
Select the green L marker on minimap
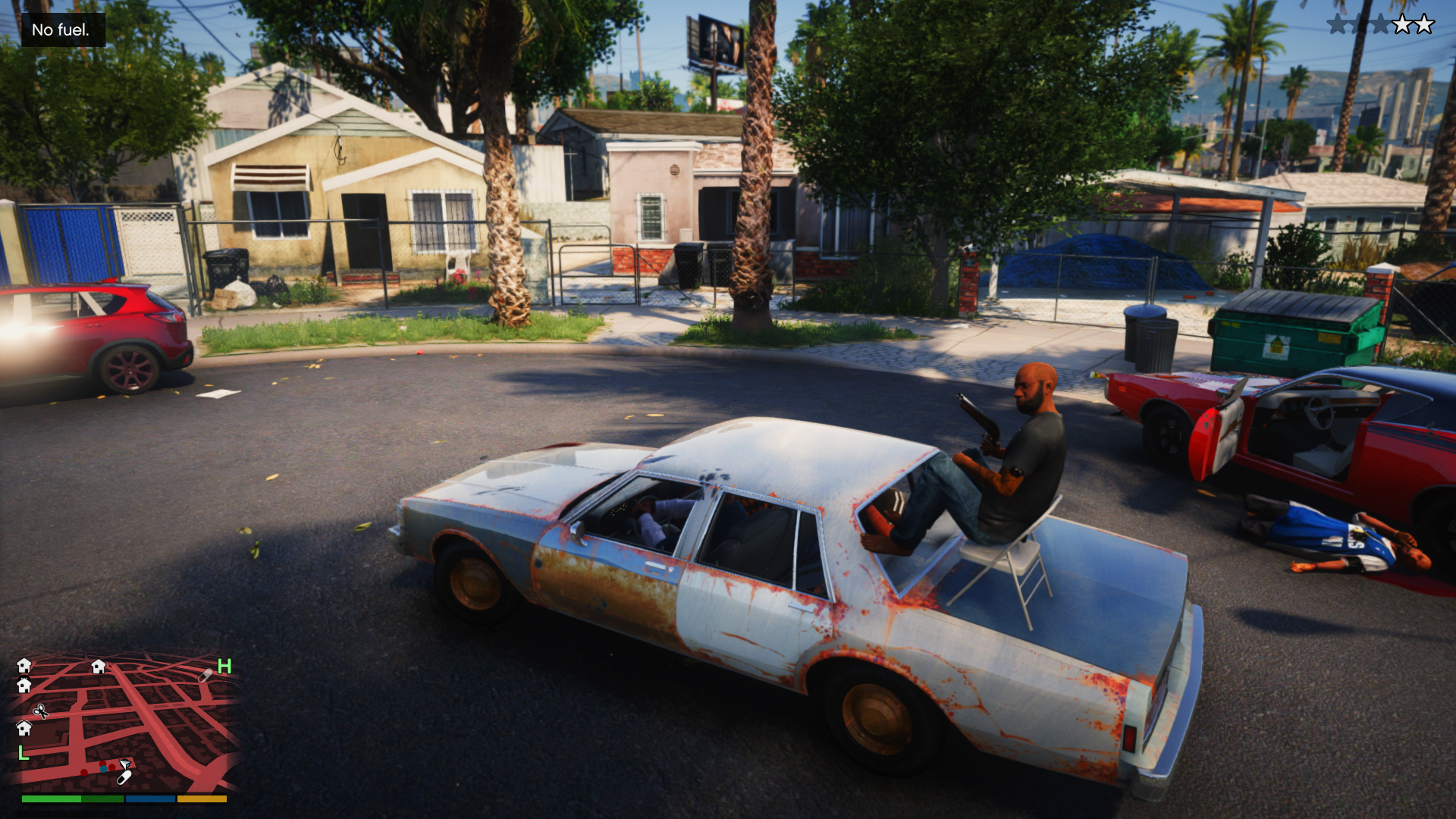[24, 753]
